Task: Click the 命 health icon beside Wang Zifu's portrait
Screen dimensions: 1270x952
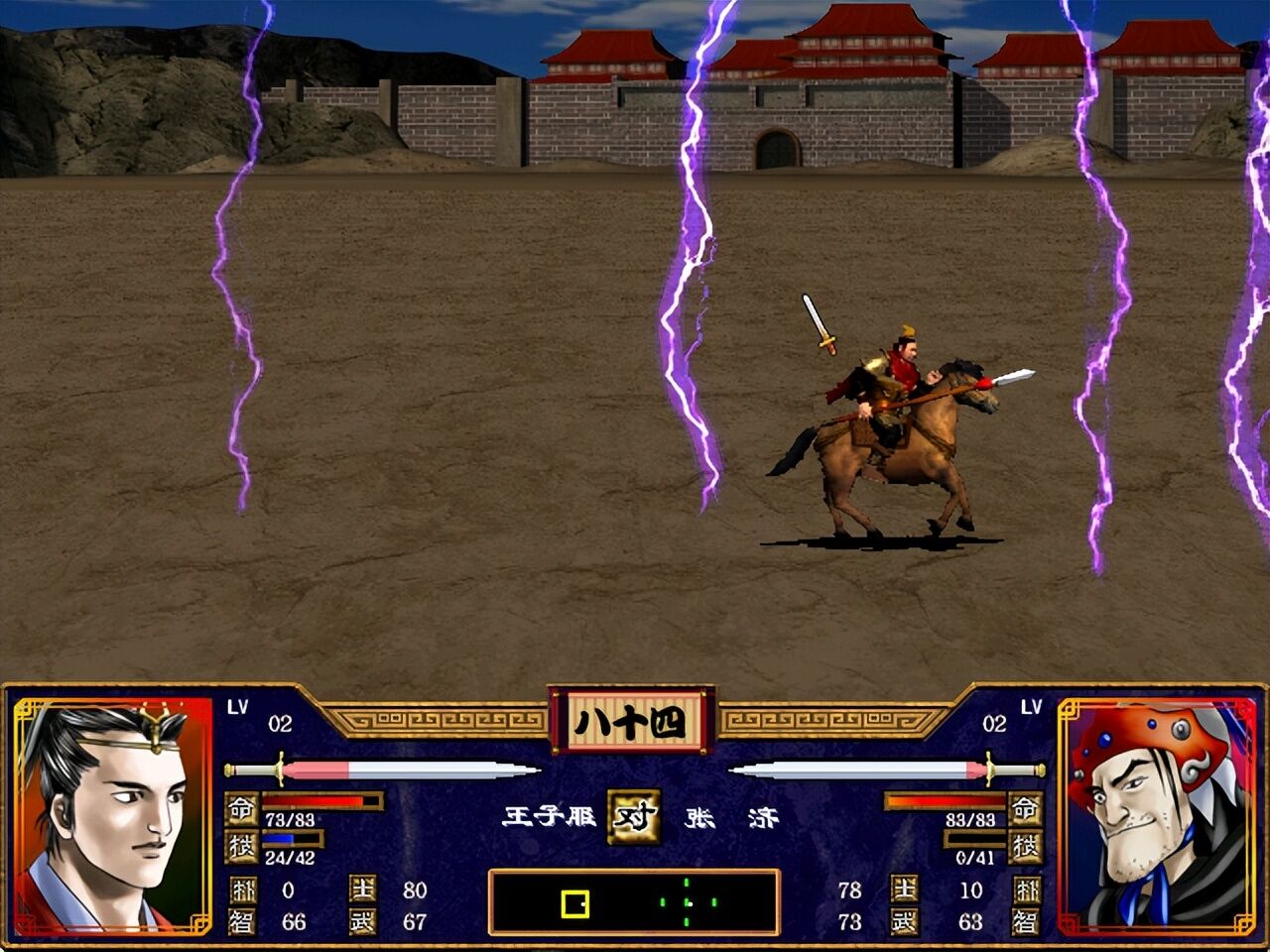Action: (x=241, y=808)
